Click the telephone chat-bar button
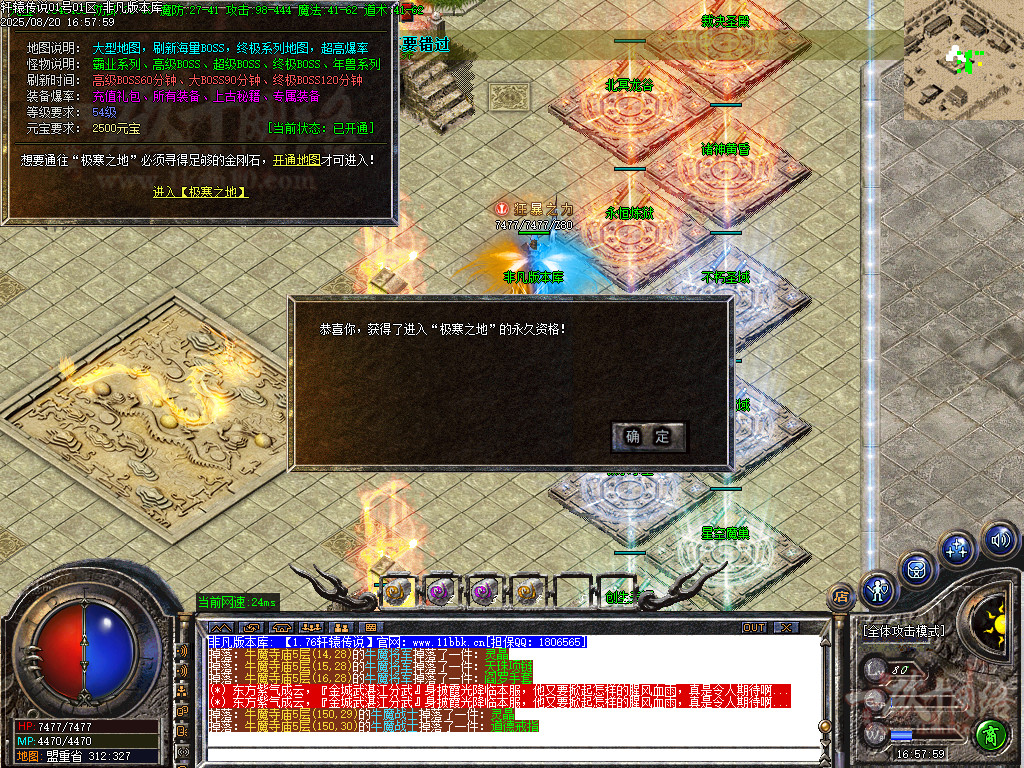 (x=287, y=628)
